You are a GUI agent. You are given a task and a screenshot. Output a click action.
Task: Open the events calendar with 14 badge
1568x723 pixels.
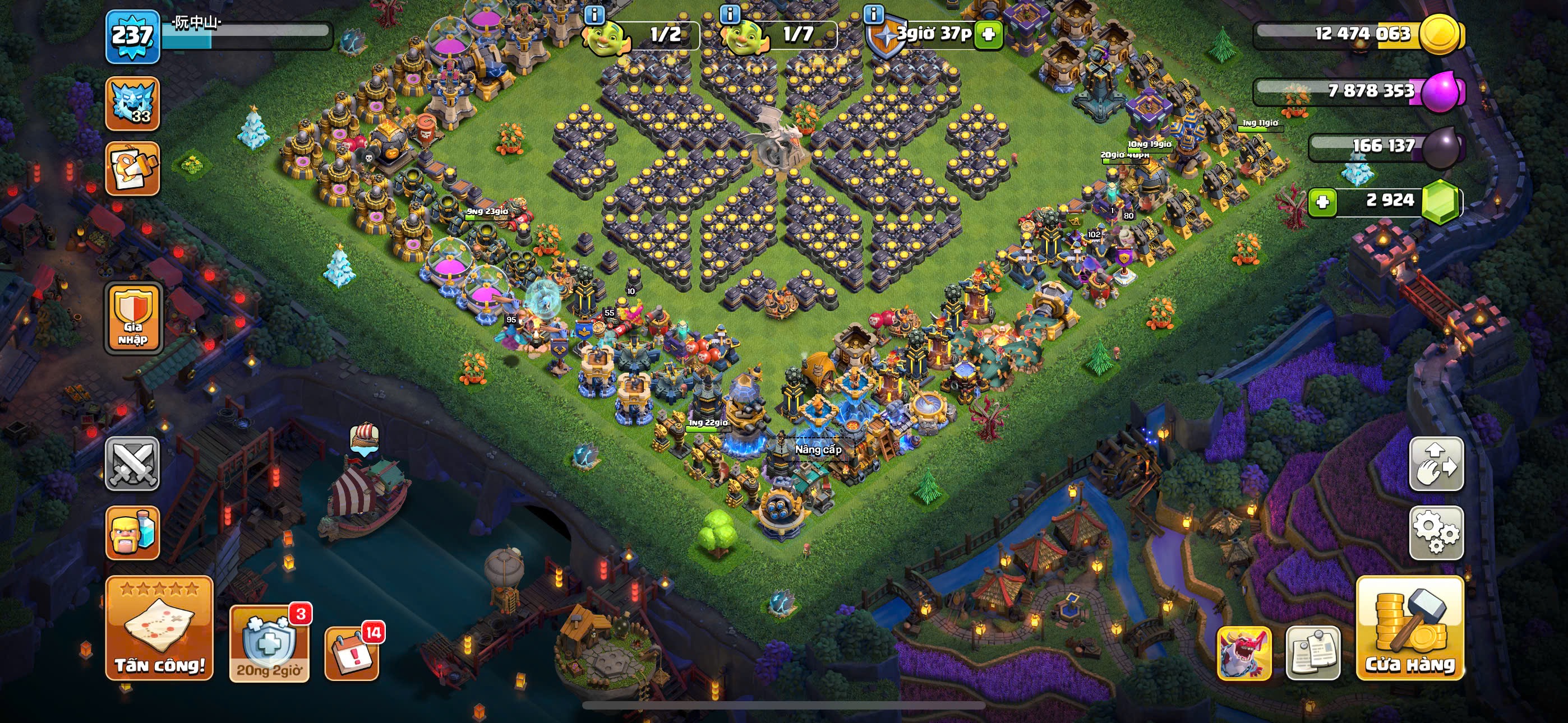[352, 652]
